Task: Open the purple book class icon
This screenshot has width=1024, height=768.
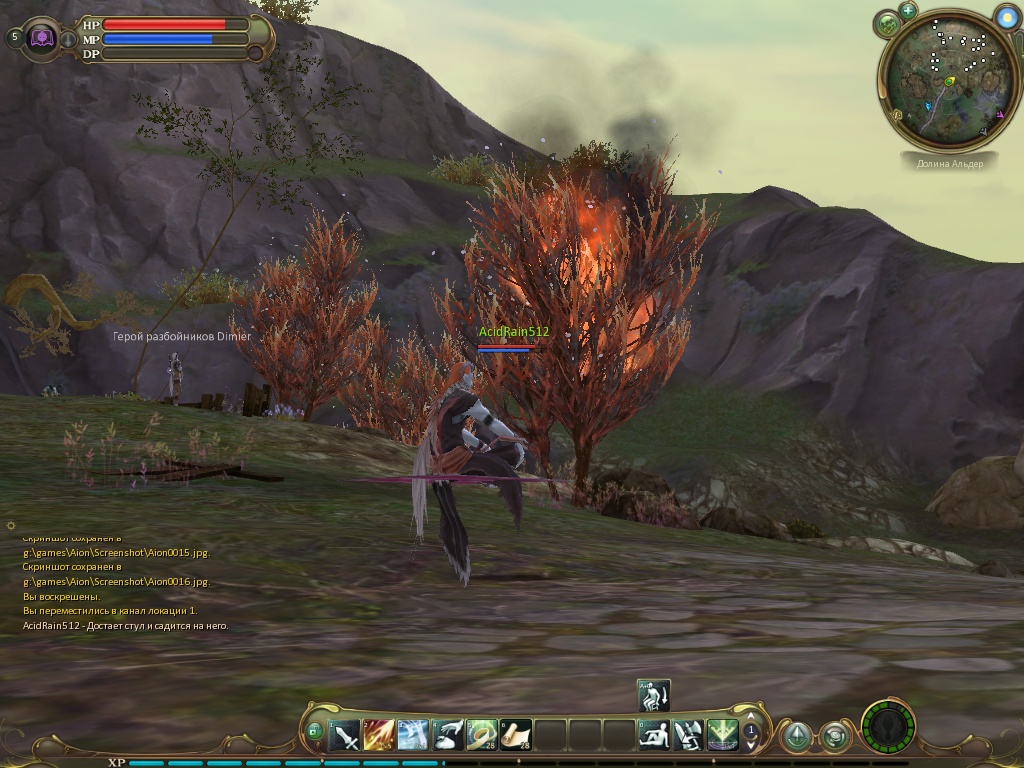Action: click(x=43, y=38)
